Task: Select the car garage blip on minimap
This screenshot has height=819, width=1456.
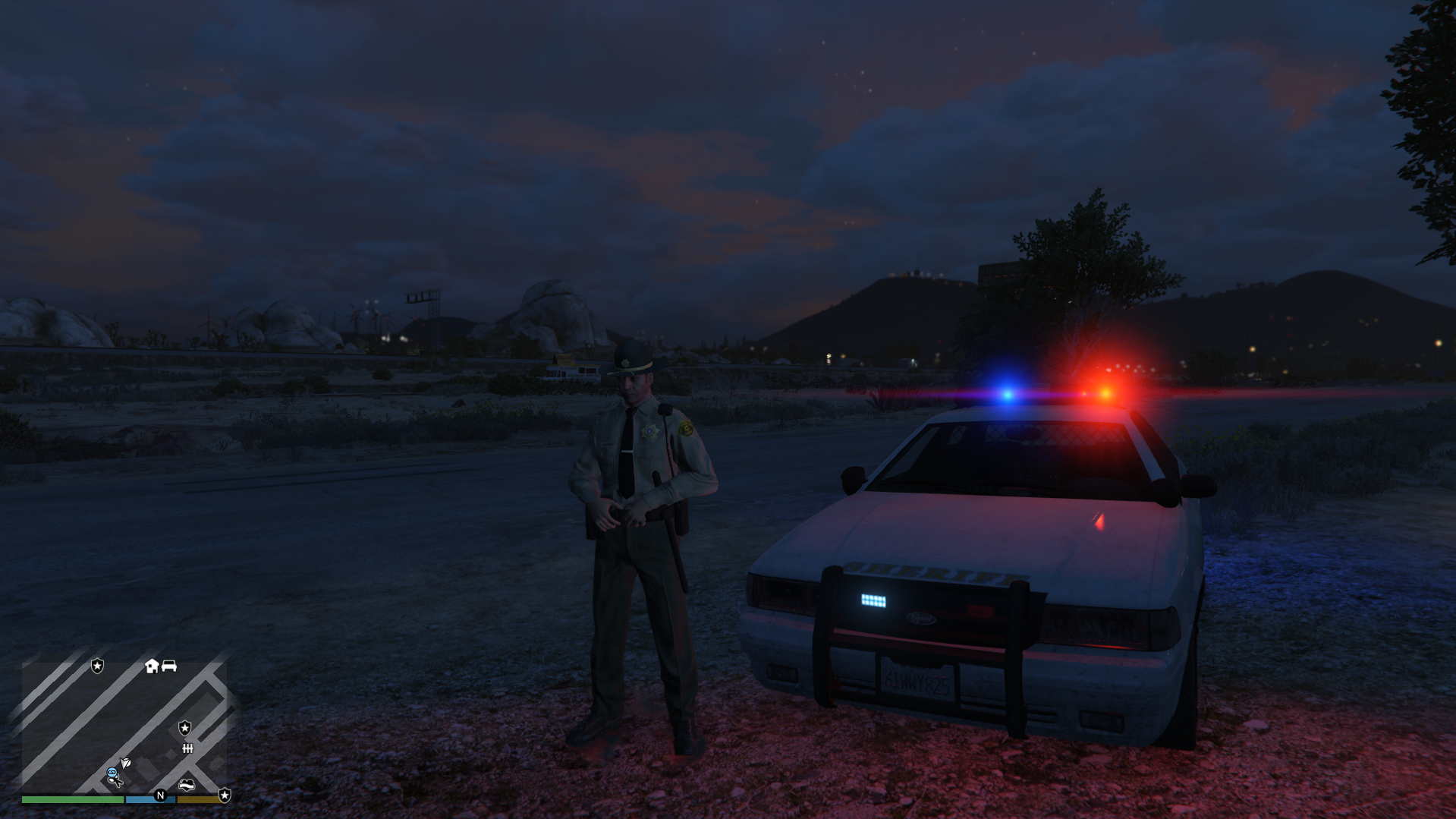Action: 169,666
